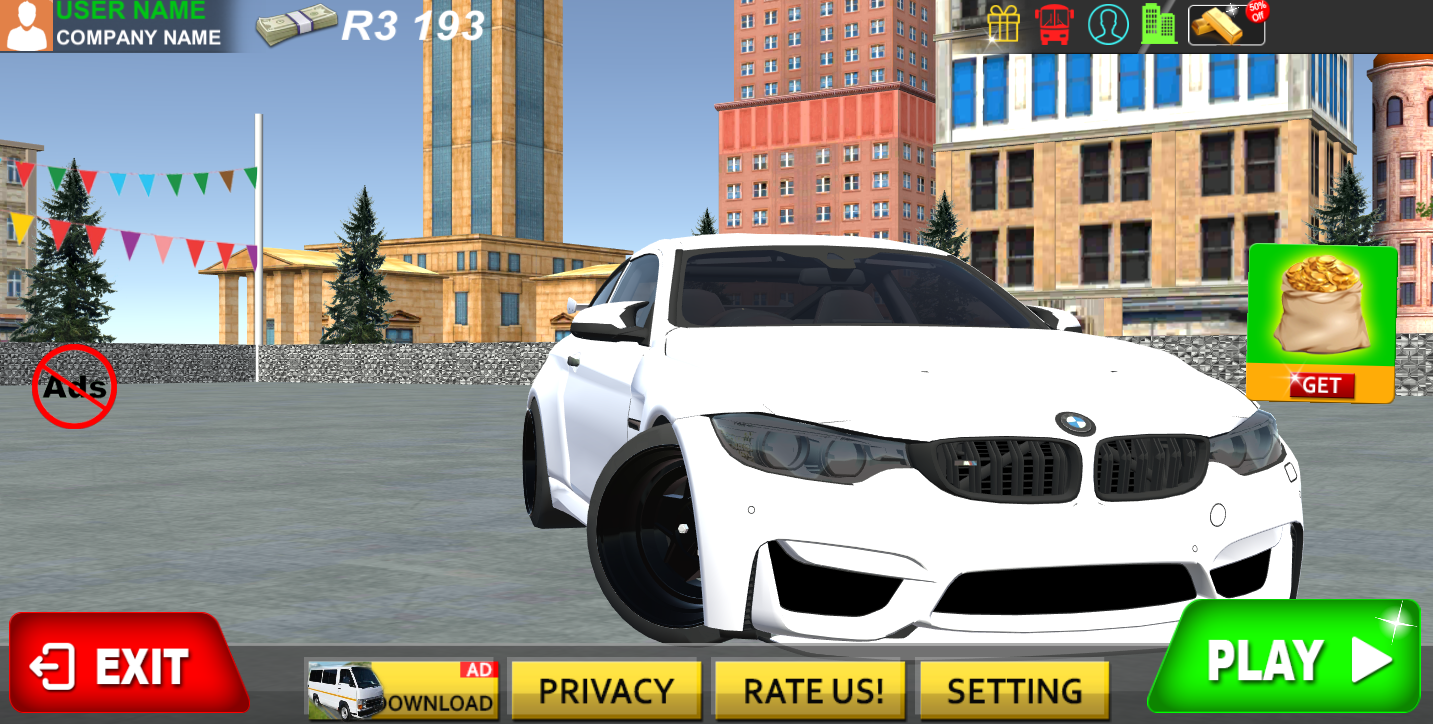Select the red bus mode icon
This screenshot has height=724, width=1433.
click(1053, 24)
